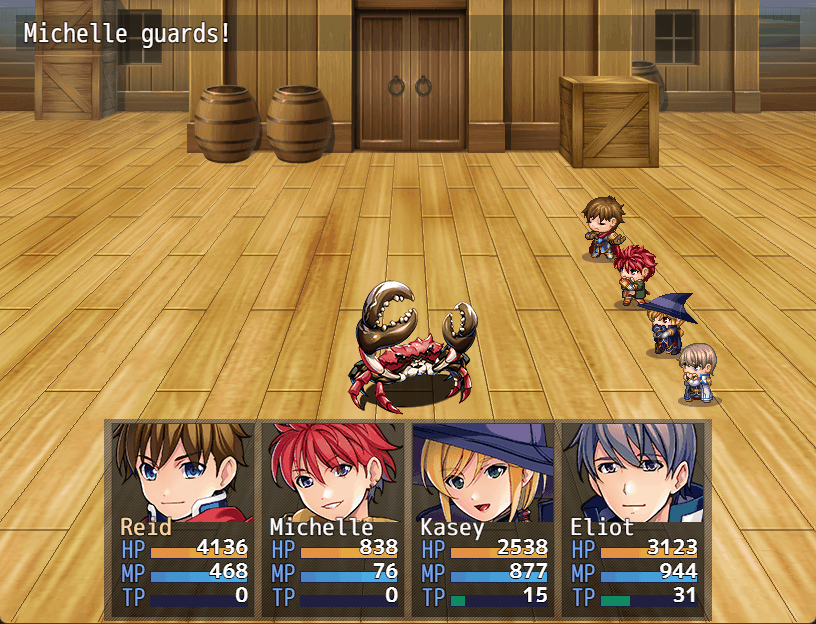
Task: Click Kasey's party status panel
Action: [x=482, y=518]
